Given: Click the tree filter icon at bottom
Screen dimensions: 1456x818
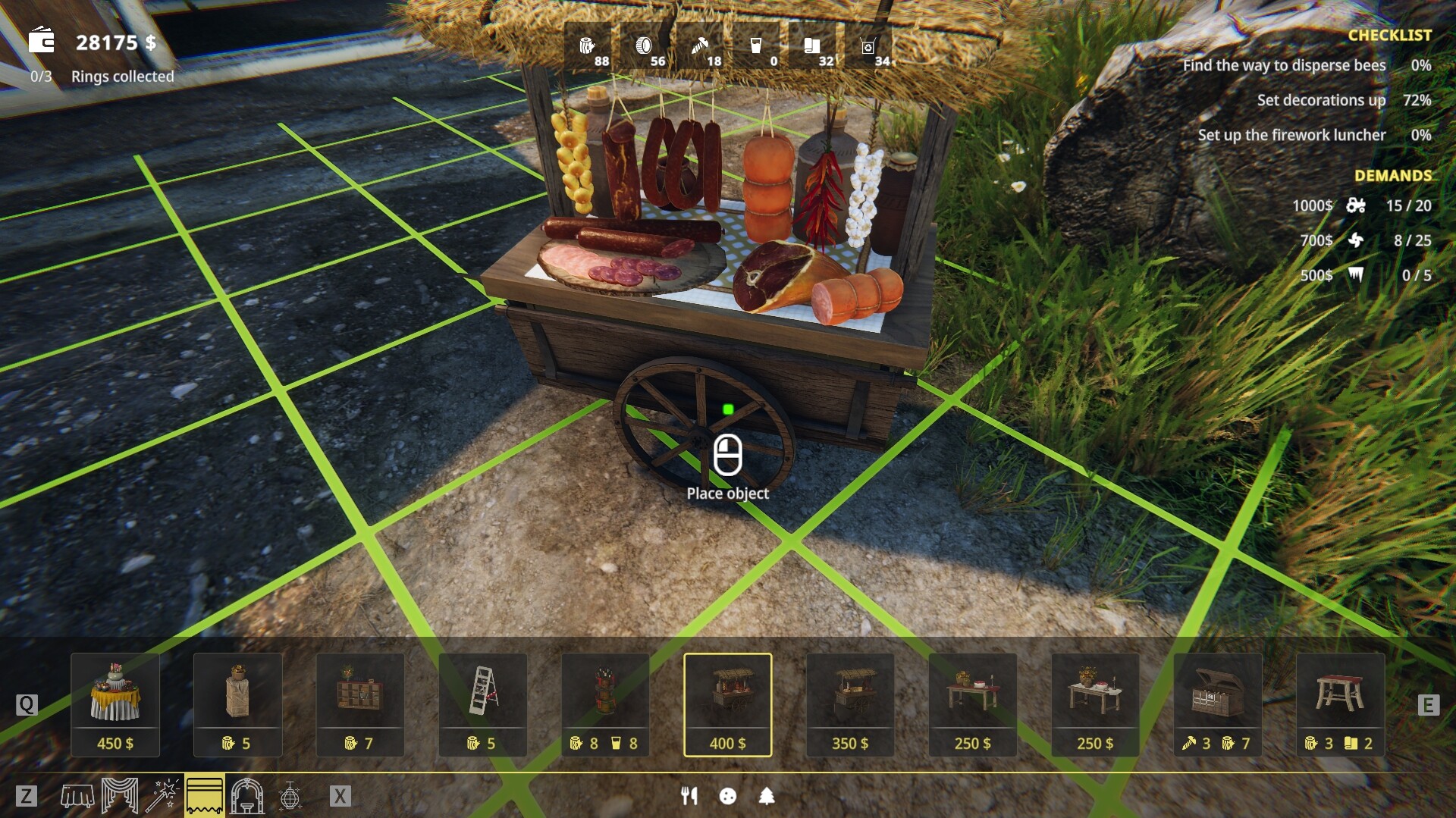Looking at the screenshot, I should click(x=767, y=797).
